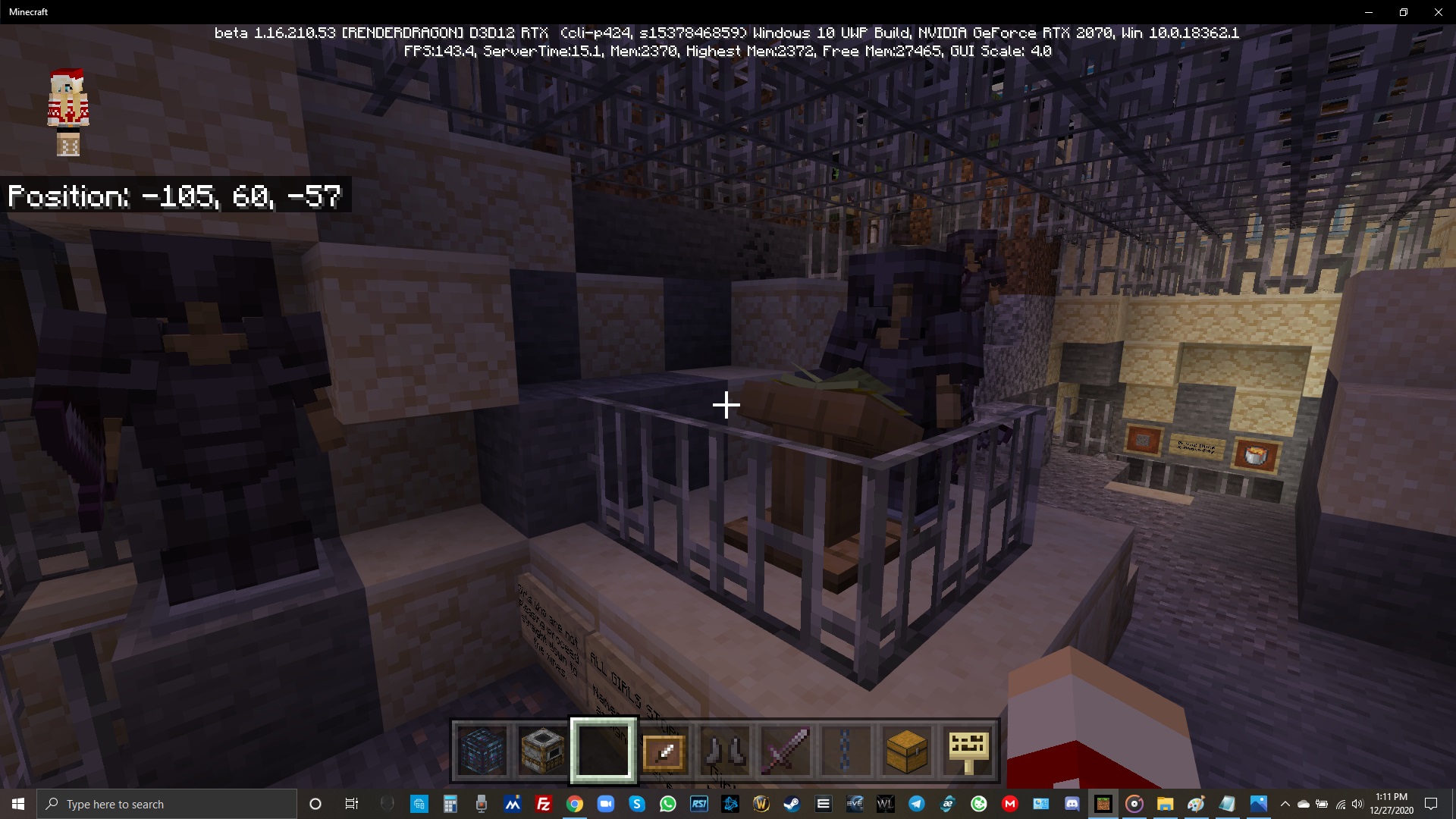The image size is (1456, 819).
Task: Choose the chest in the hotbar
Action: tap(907, 751)
